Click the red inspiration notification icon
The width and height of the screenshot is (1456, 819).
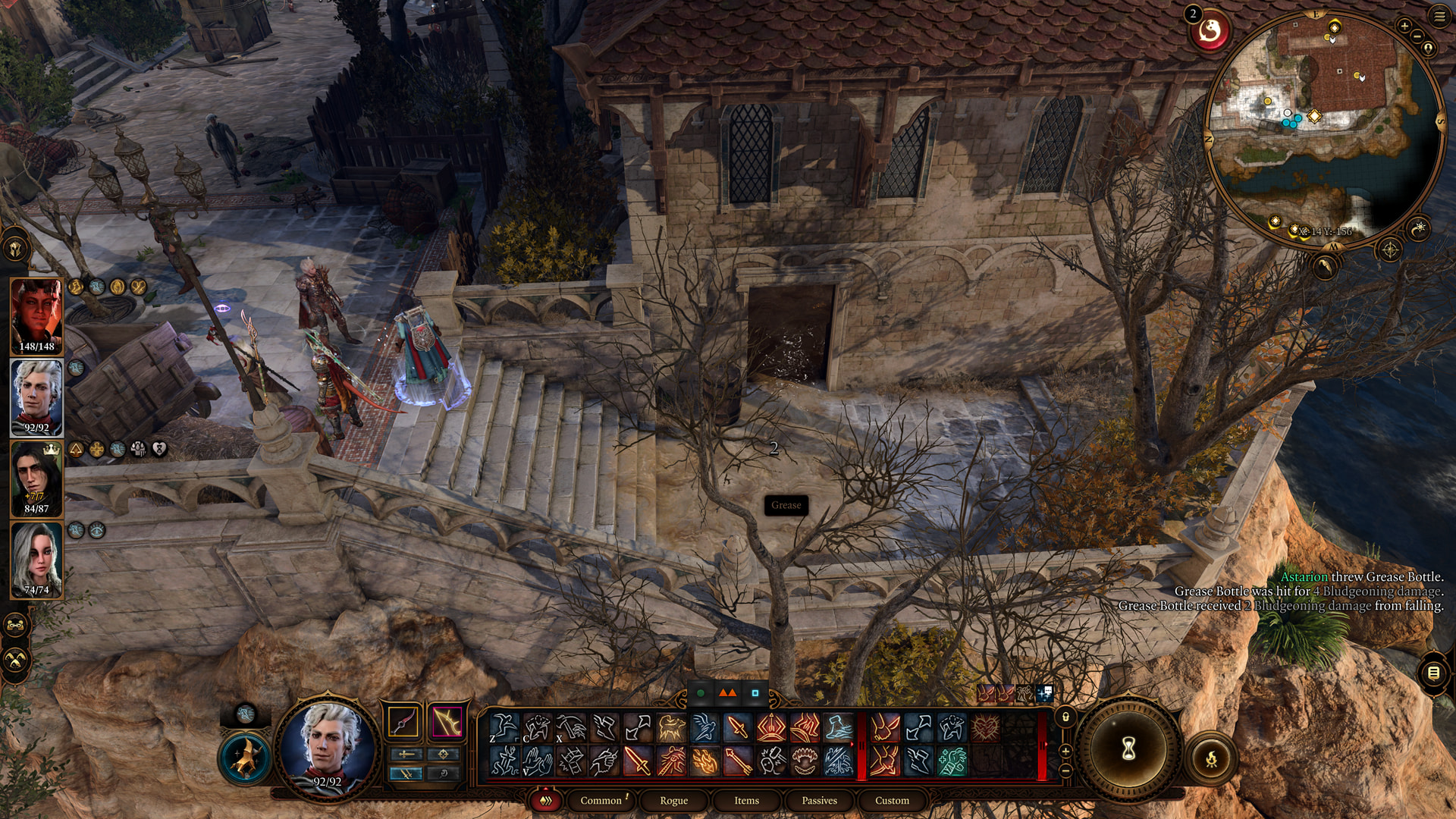tap(1210, 32)
